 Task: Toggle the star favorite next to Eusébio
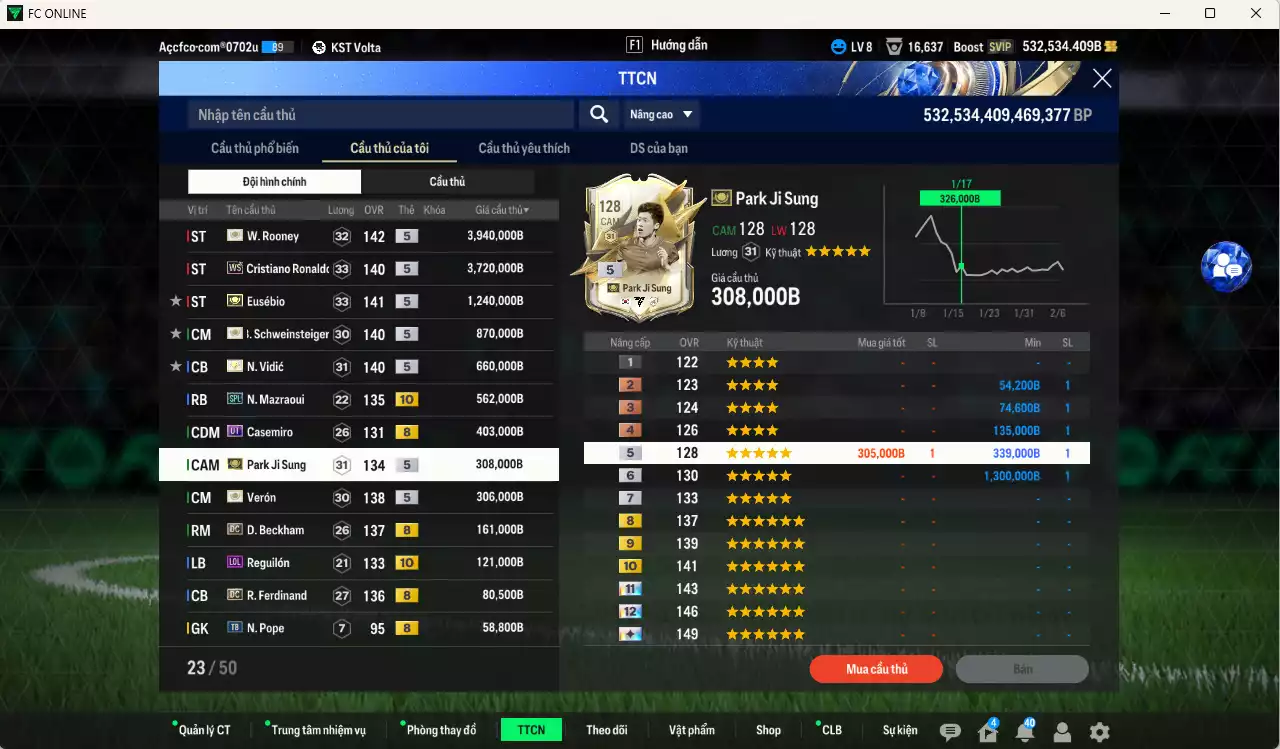point(175,301)
